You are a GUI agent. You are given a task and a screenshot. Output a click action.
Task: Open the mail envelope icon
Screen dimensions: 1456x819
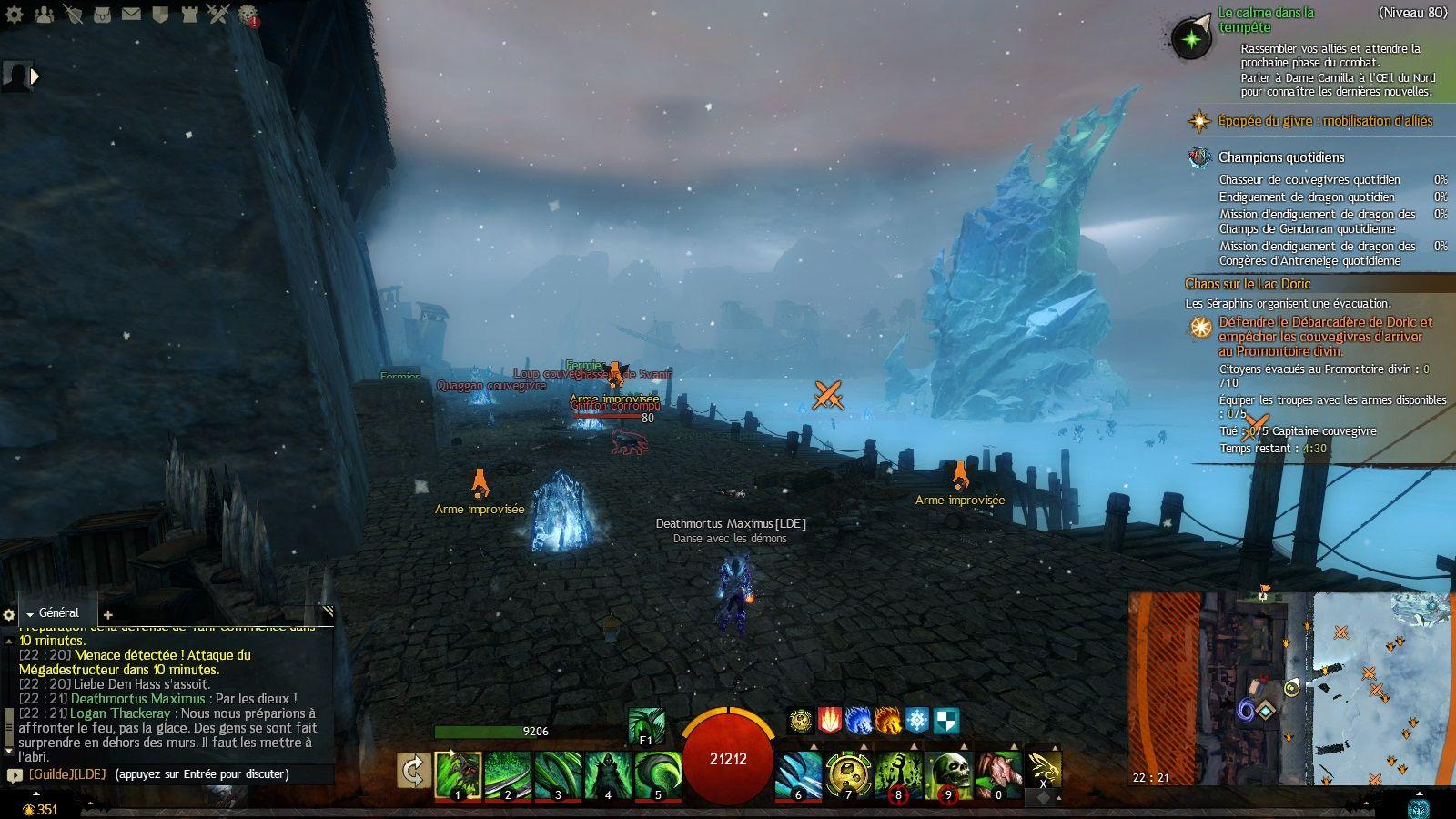click(x=131, y=14)
